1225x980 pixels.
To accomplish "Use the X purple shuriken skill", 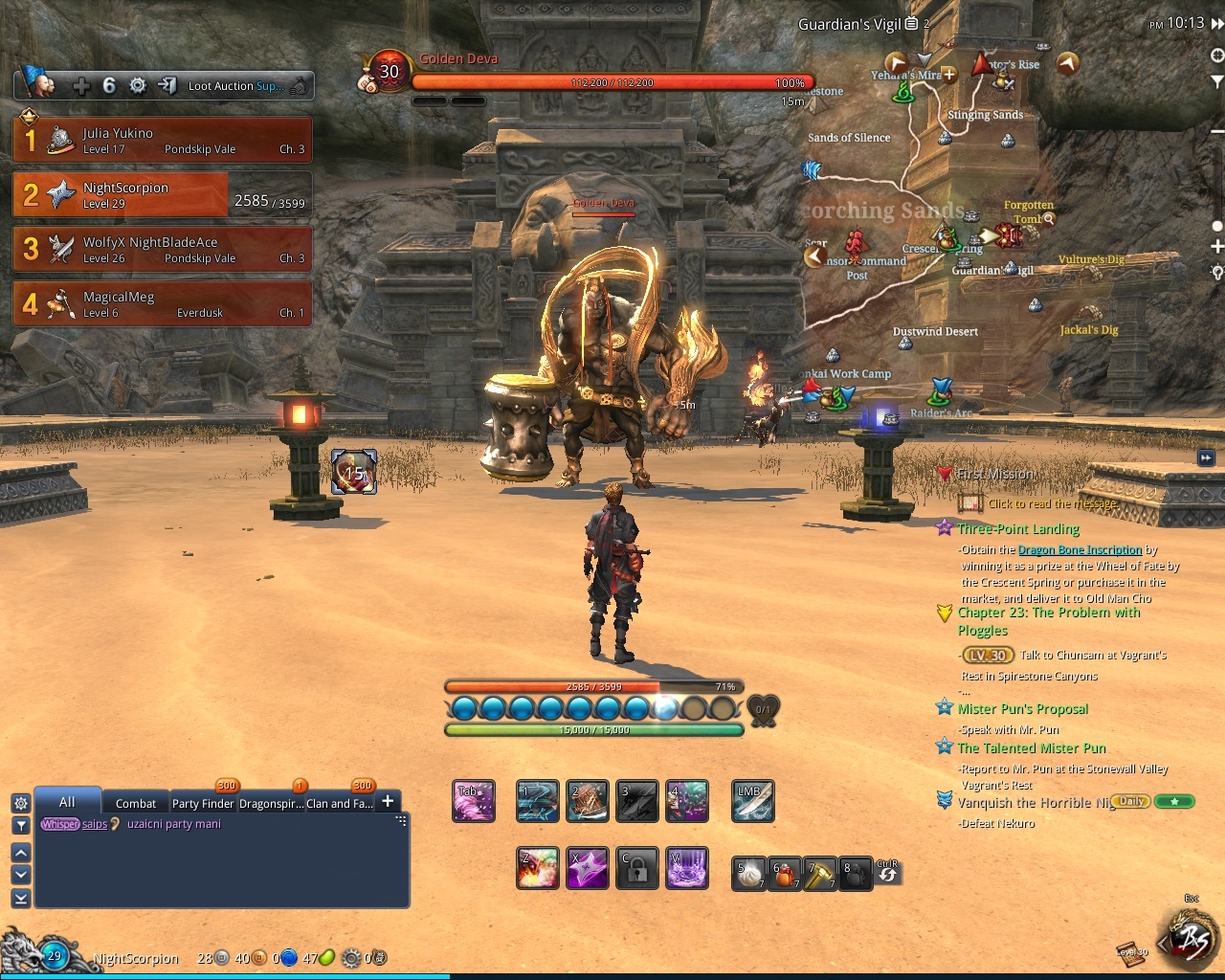I will click(x=588, y=868).
